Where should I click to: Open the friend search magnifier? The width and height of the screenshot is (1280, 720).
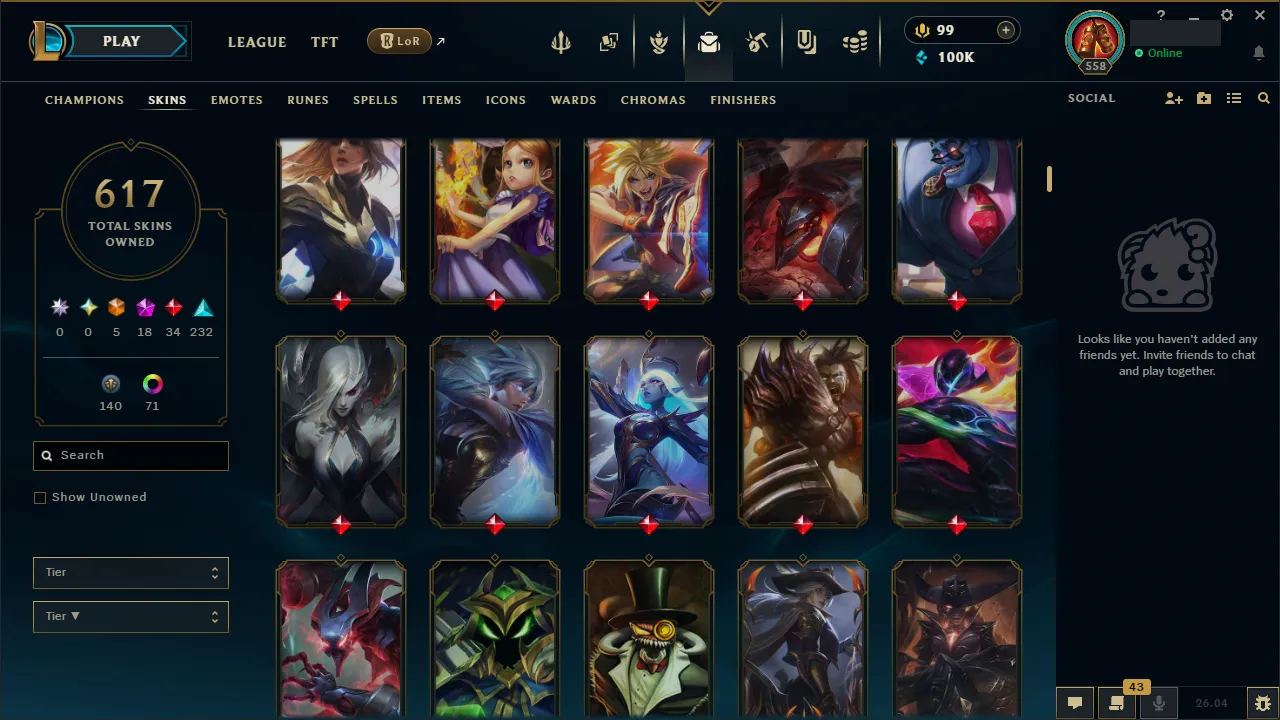[x=1263, y=99]
